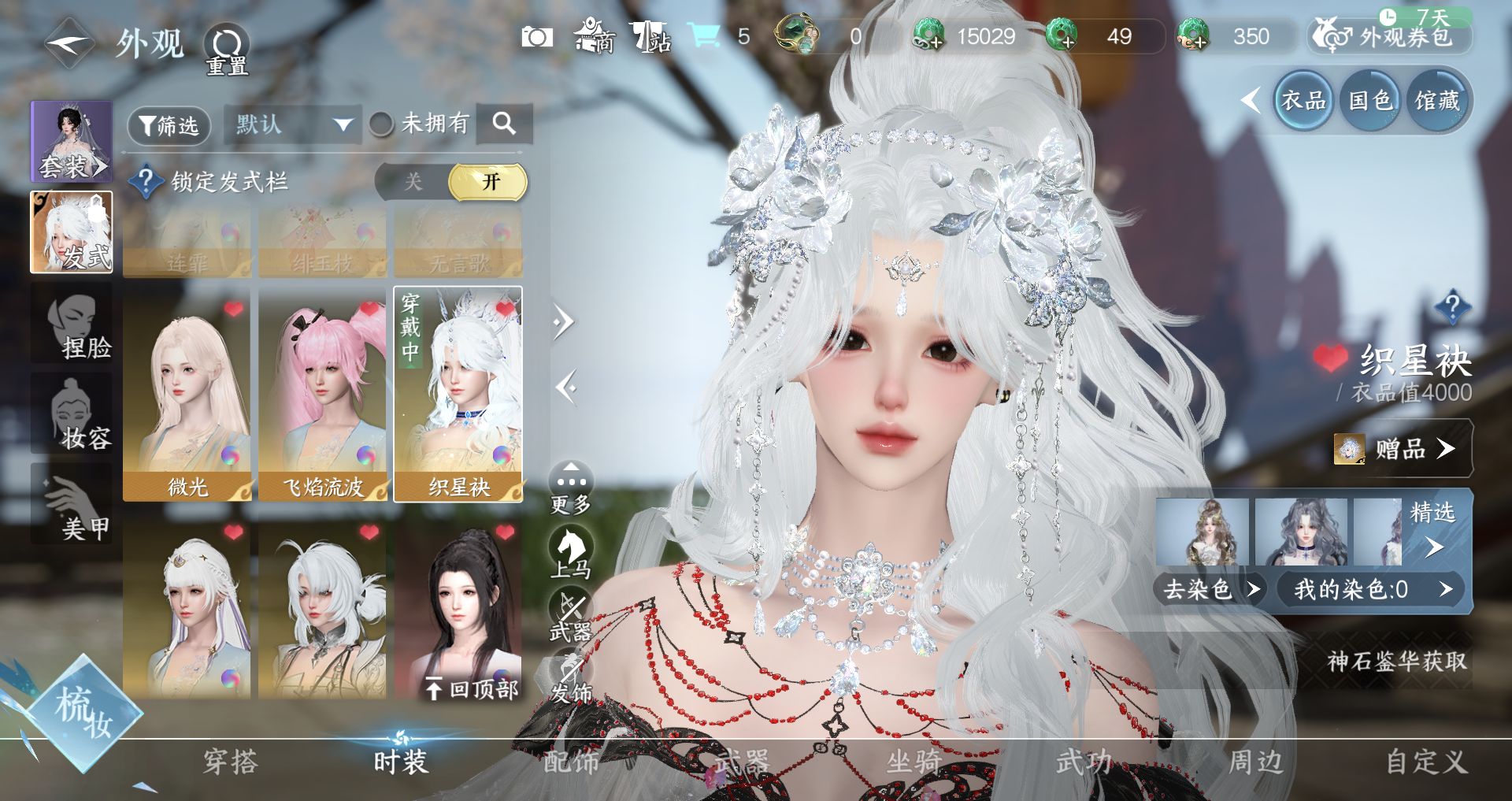Screen dimensions: 1512x801
Task: Choose the pink 飞焰流波 hairstyle
Action: (x=323, y=394)
